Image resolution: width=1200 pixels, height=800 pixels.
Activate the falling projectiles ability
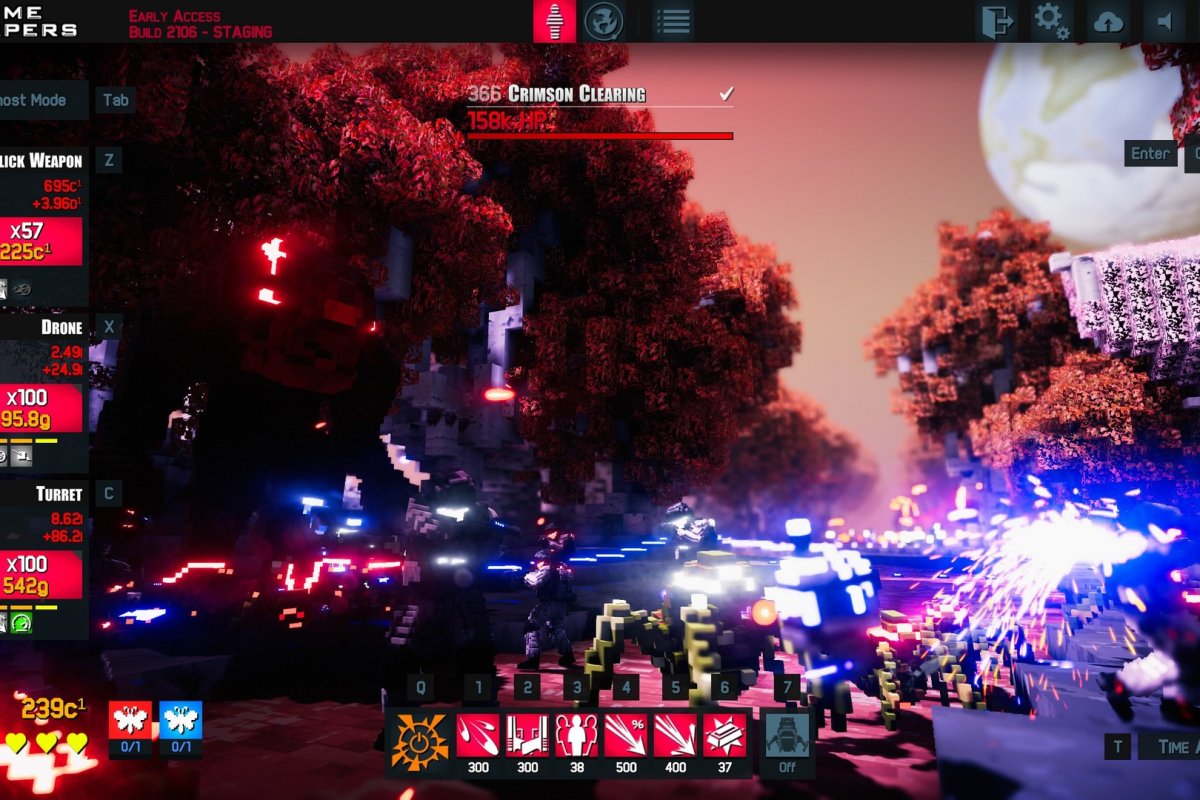tap(478, 736)
